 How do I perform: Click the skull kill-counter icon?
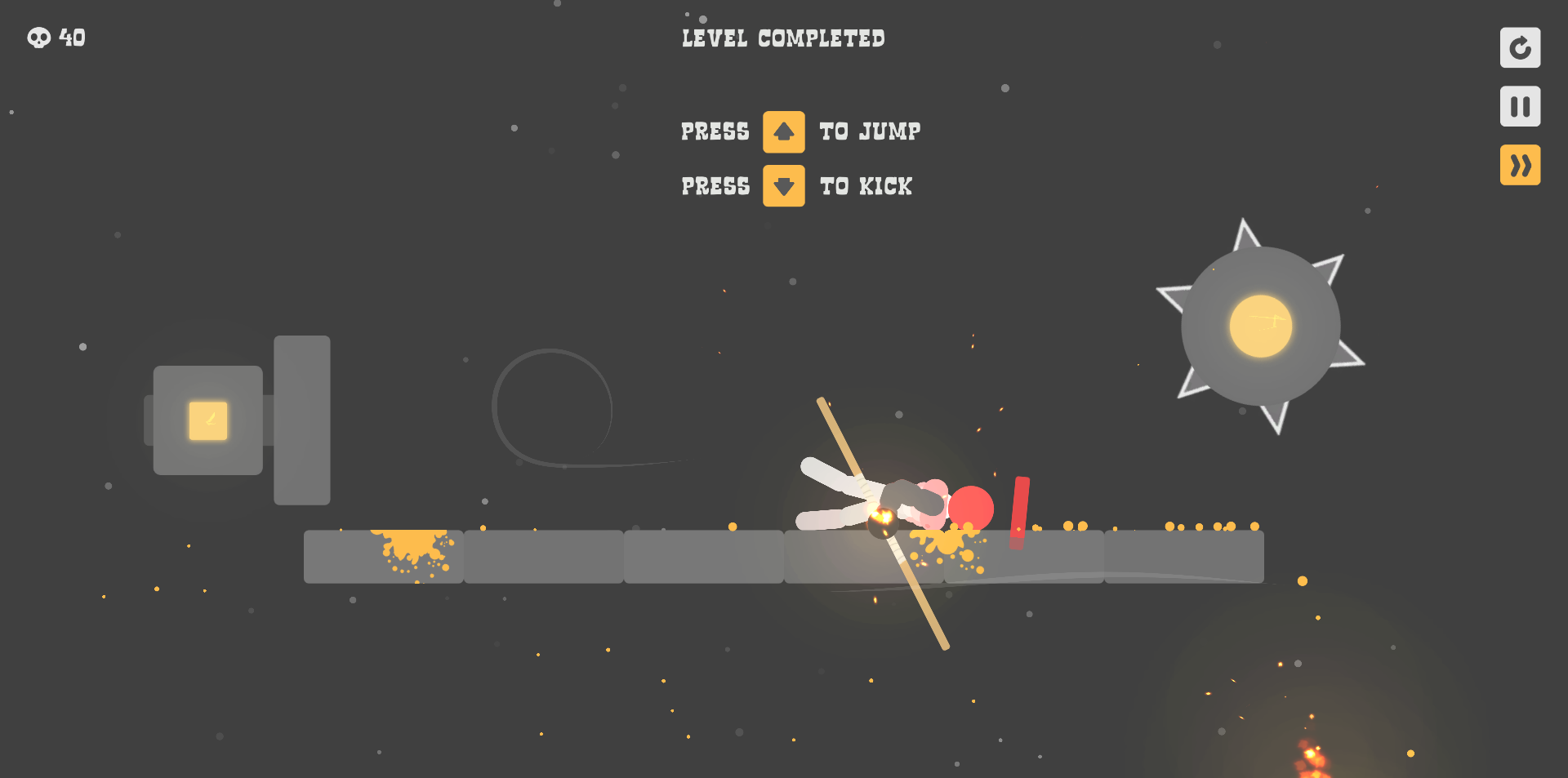[38, 38]
